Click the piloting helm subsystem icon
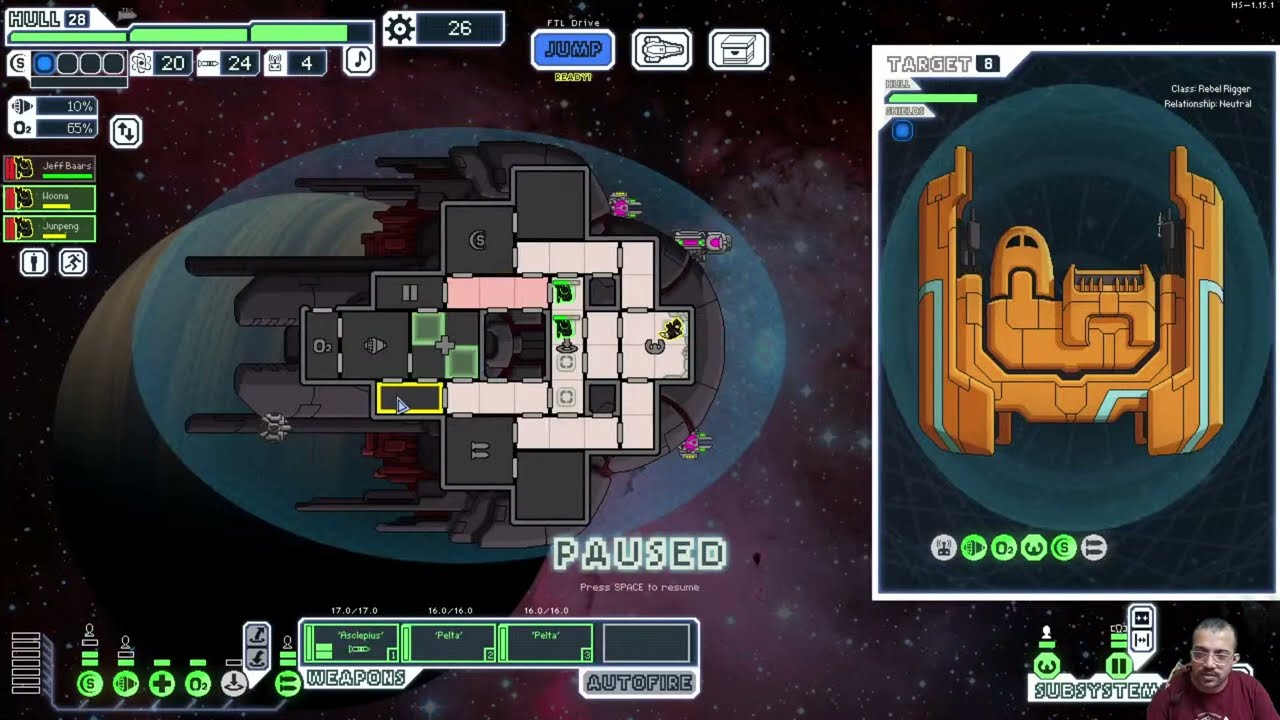The width and height of the screenshot is (1280, 720). [1047, 665]
